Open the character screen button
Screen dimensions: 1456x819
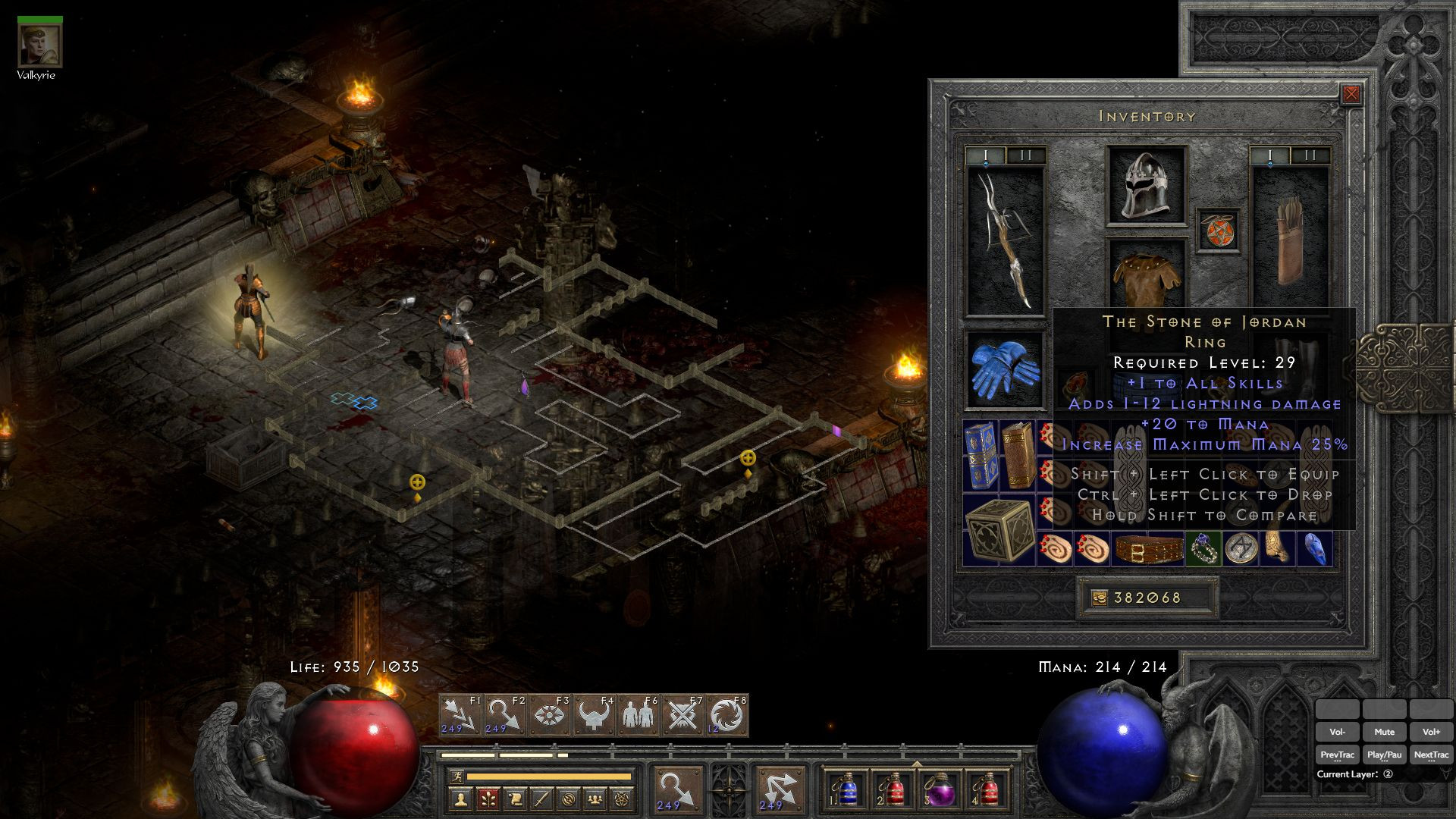coord(459,799)
